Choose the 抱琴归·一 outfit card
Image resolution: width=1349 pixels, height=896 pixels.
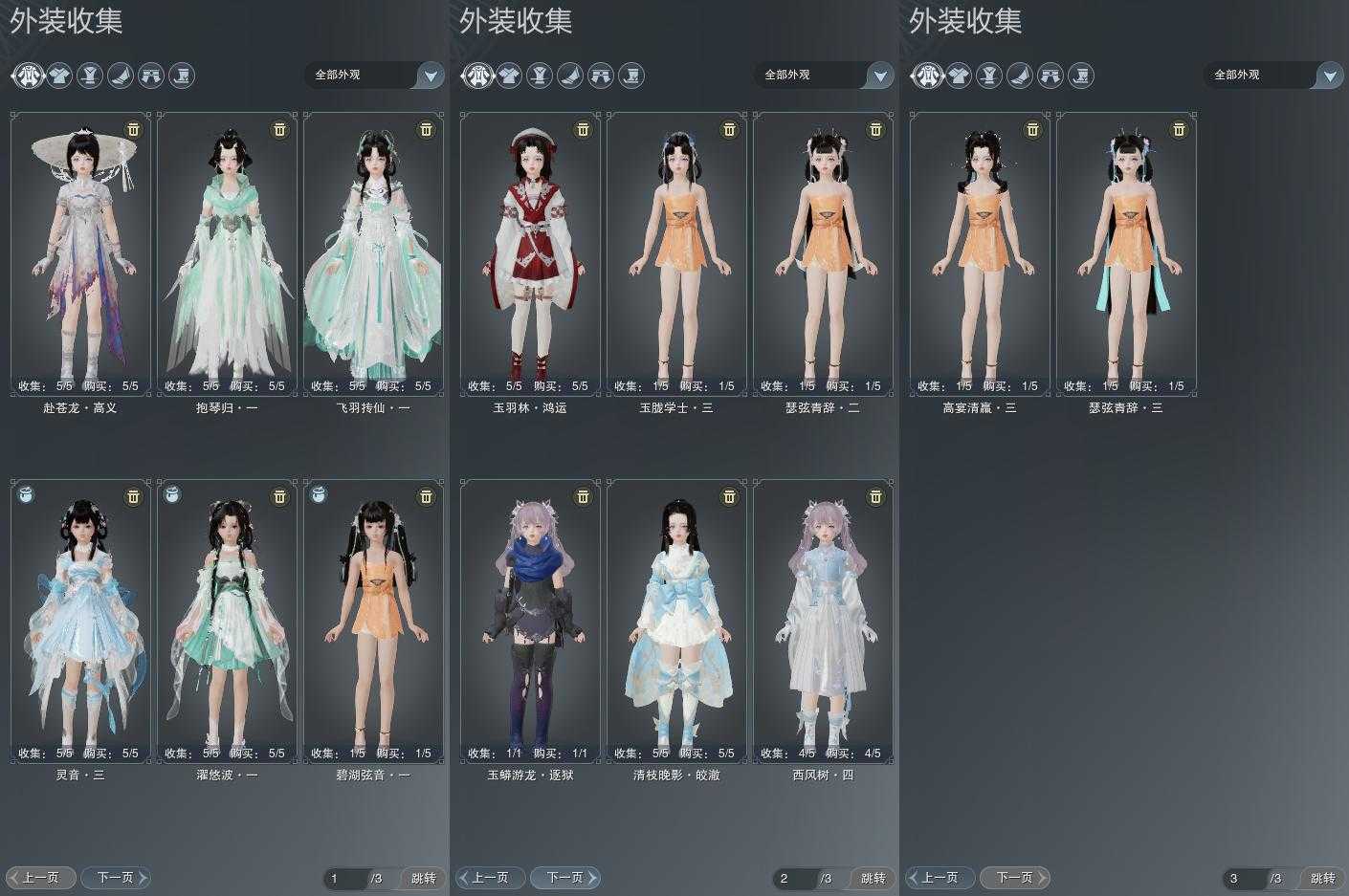[x=227, y=253]
